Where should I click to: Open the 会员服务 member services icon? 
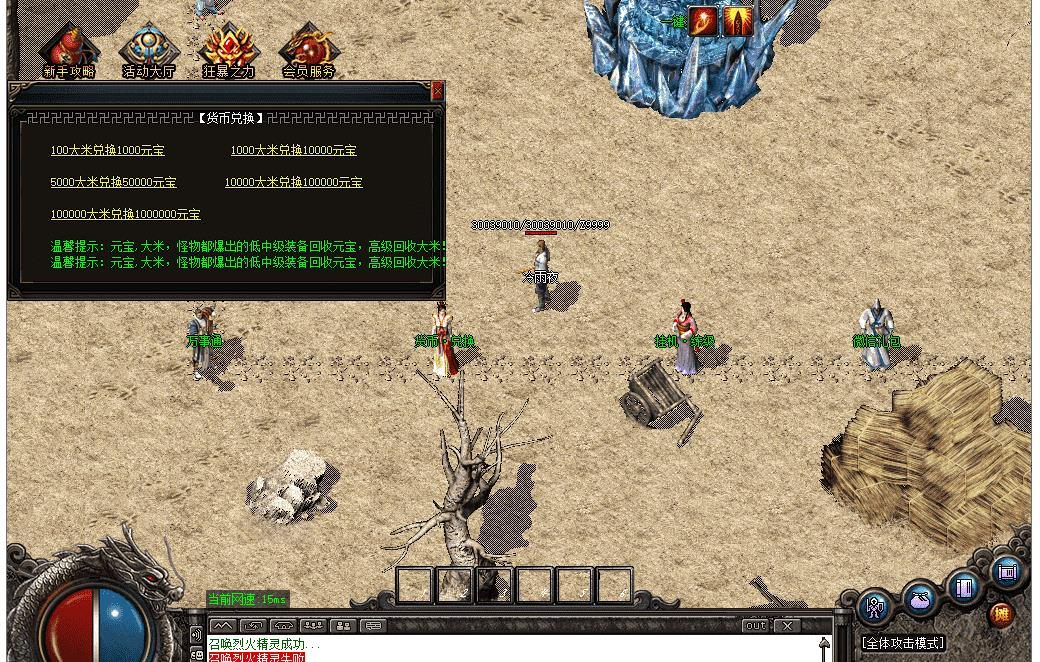(308, 49)
